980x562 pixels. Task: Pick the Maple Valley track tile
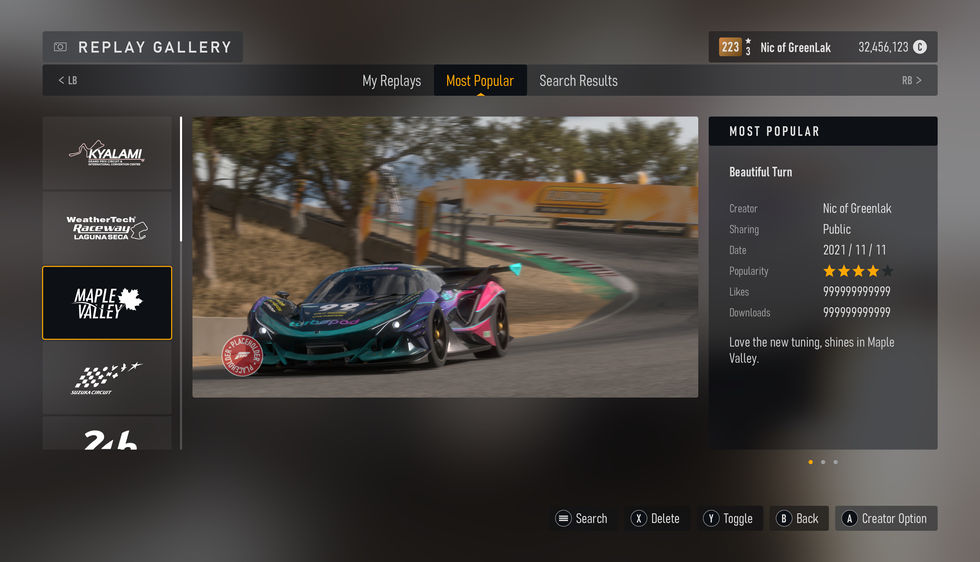[107, 303]
